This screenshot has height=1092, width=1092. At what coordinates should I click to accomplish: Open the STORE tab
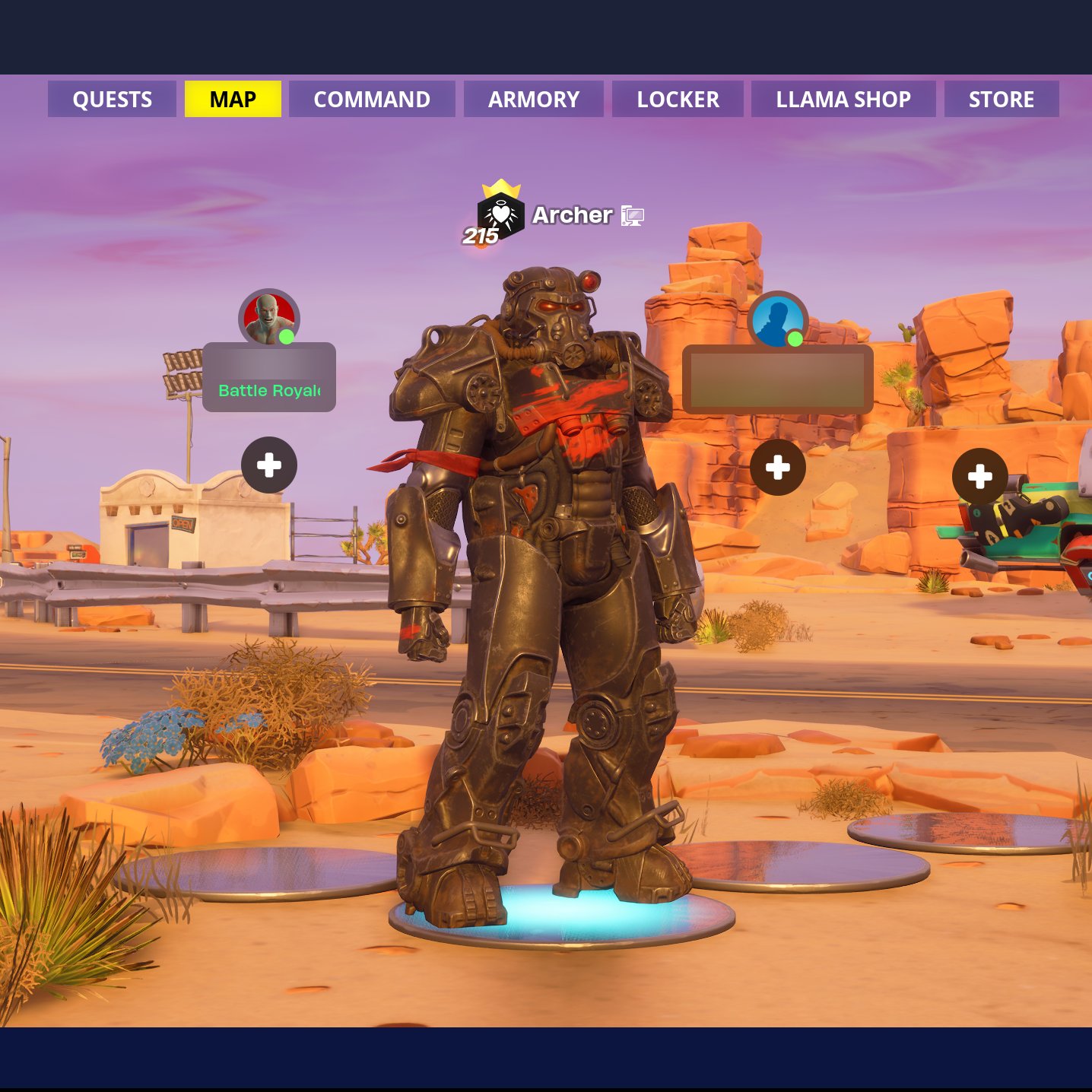pyautogui.click(x=1002, y=99)
